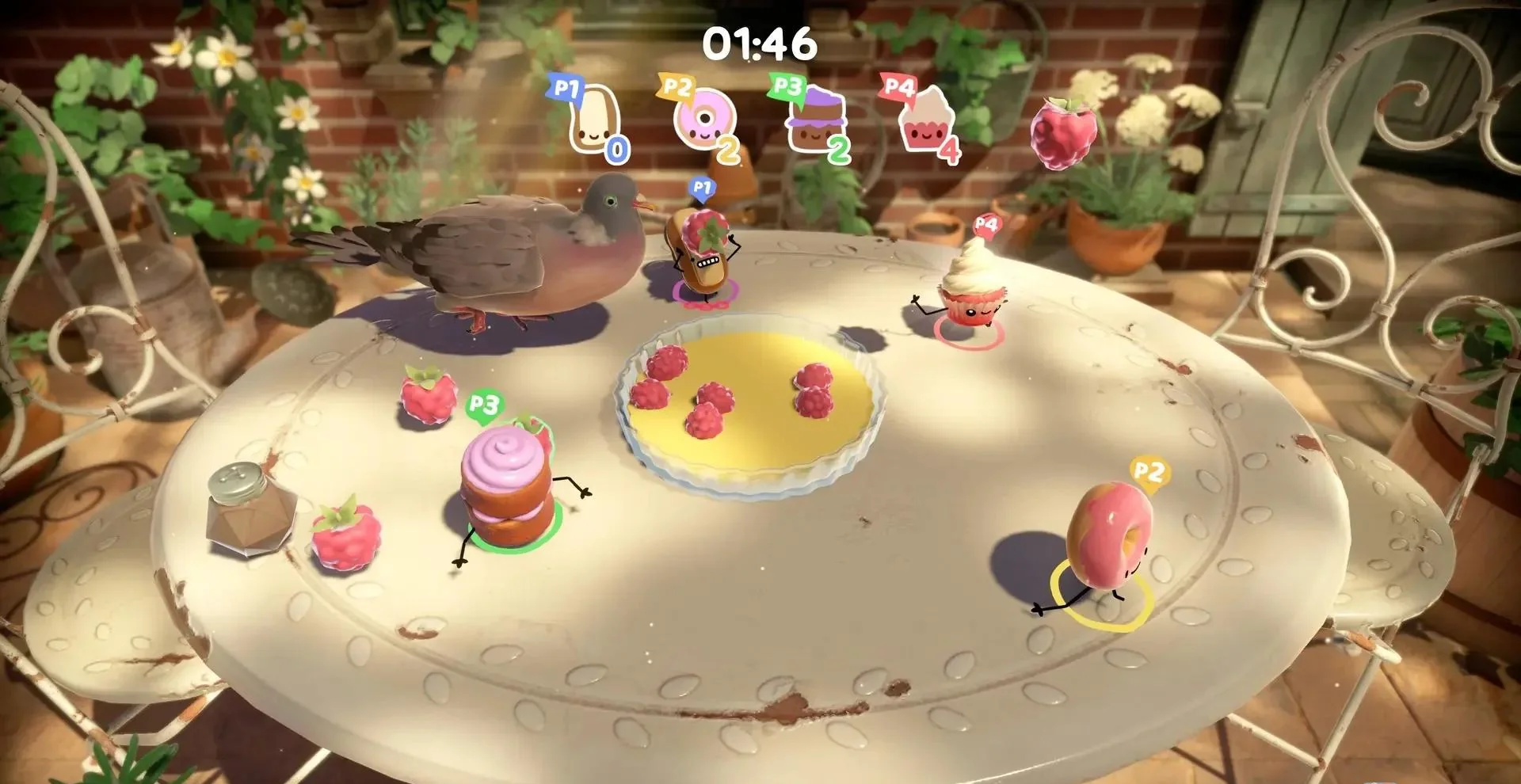The image size is (1521, 784).
Task: Select the P4 cupcake score icon
Action: pyautogui.click(x=925, y=119)
